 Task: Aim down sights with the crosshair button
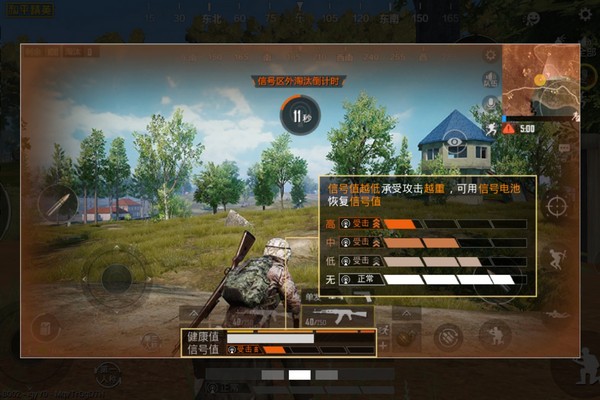point(556,206)
